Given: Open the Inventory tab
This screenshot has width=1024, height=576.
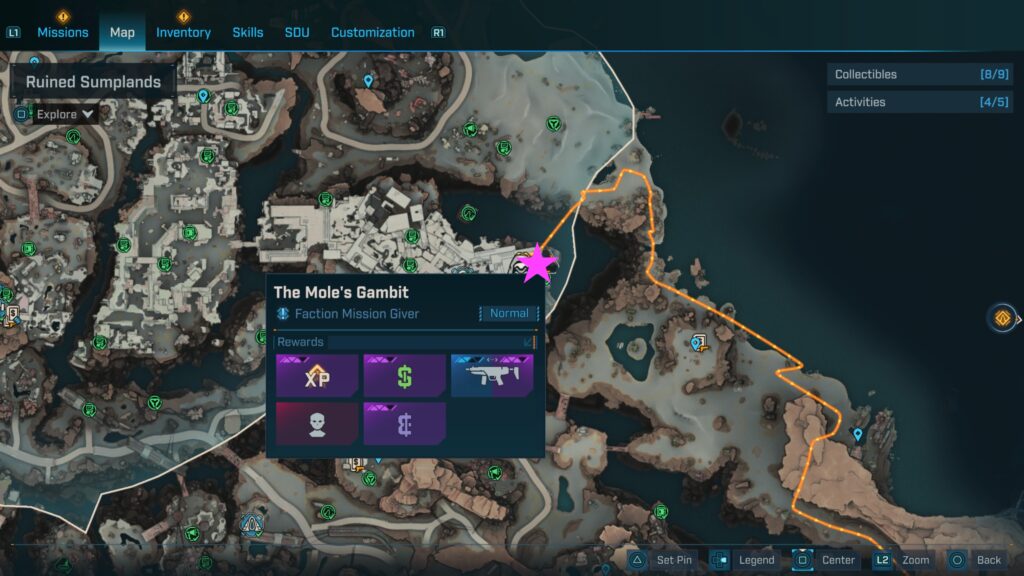Looking at the screenshot, I should pos(183,32).
